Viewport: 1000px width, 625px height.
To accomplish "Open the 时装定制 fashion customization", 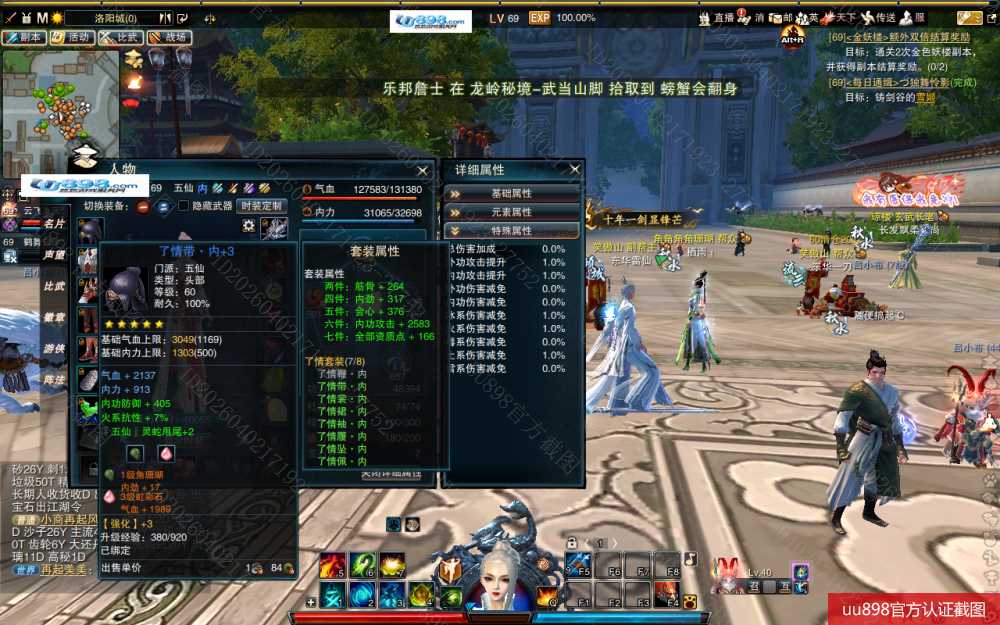I will click(261, 206).
